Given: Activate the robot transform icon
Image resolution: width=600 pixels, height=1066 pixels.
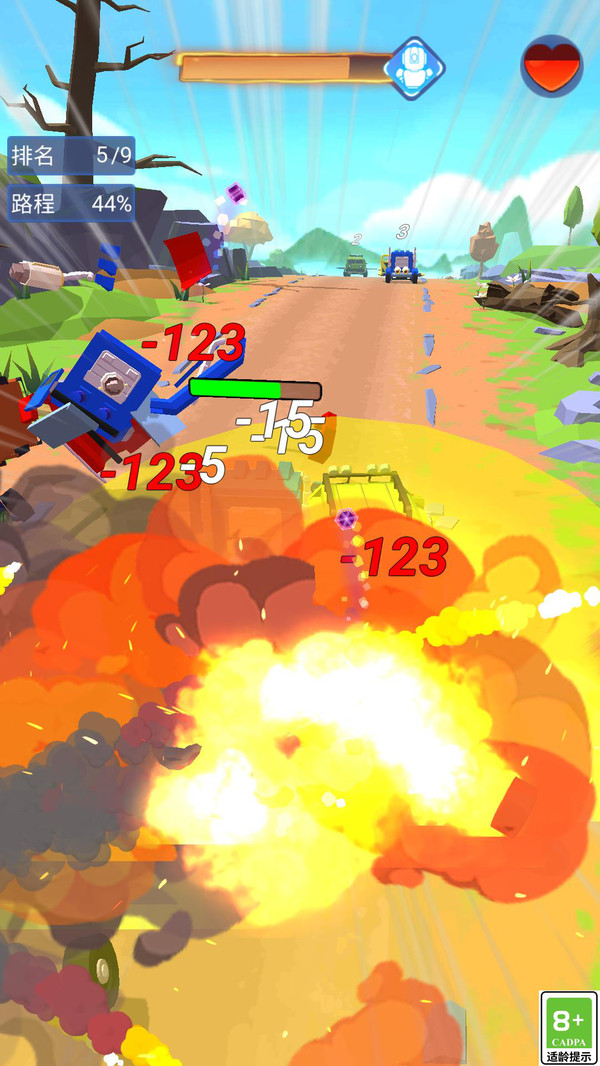Looking at the screenshot, I should point(414,68).
